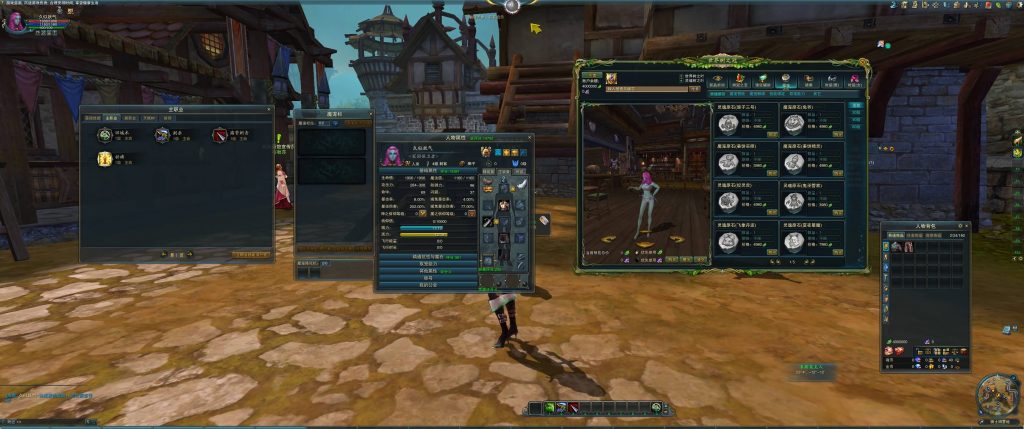Screen dimensions: 1024x429
Task: Select the red dagger skill icon
Action: pyautogui.click(x=220, y=134)
